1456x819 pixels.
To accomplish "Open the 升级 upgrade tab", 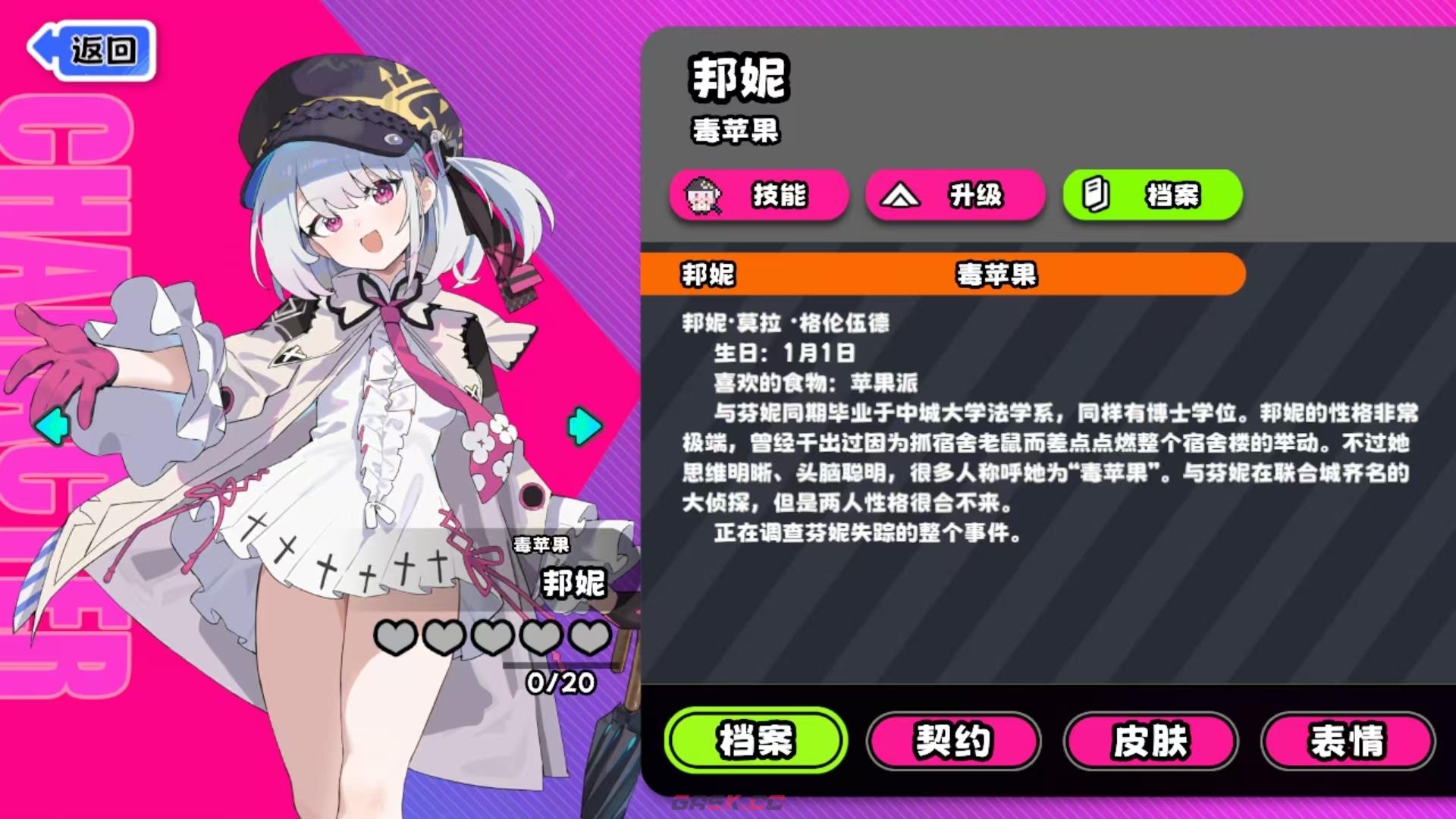I will coord(955,196).
